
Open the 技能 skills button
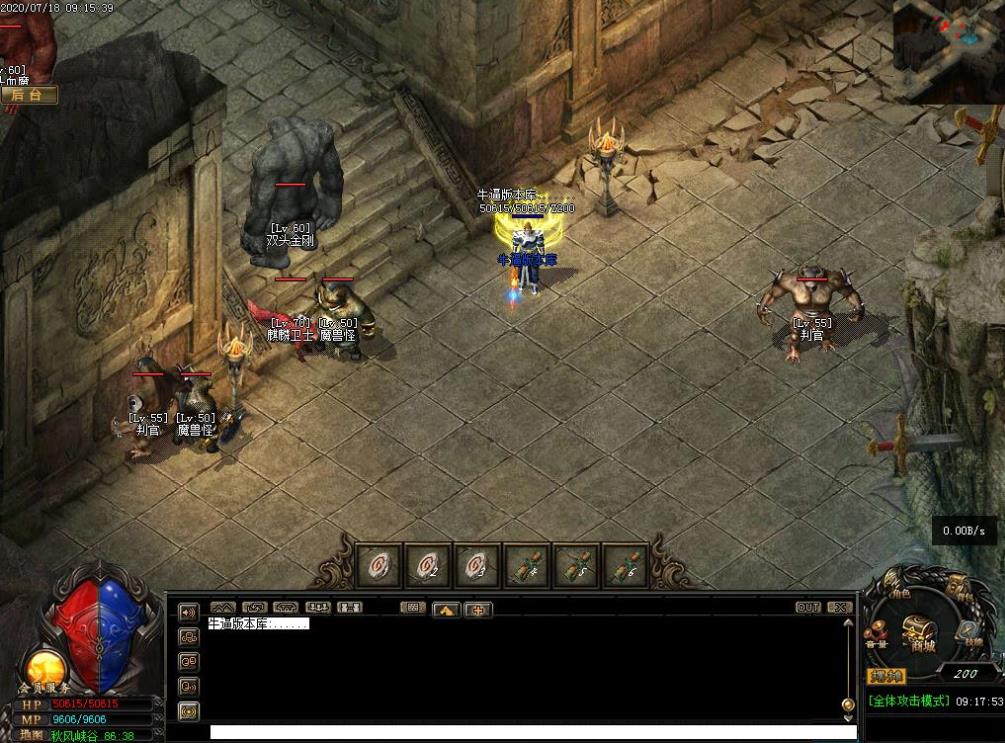(x=969, y=633)
